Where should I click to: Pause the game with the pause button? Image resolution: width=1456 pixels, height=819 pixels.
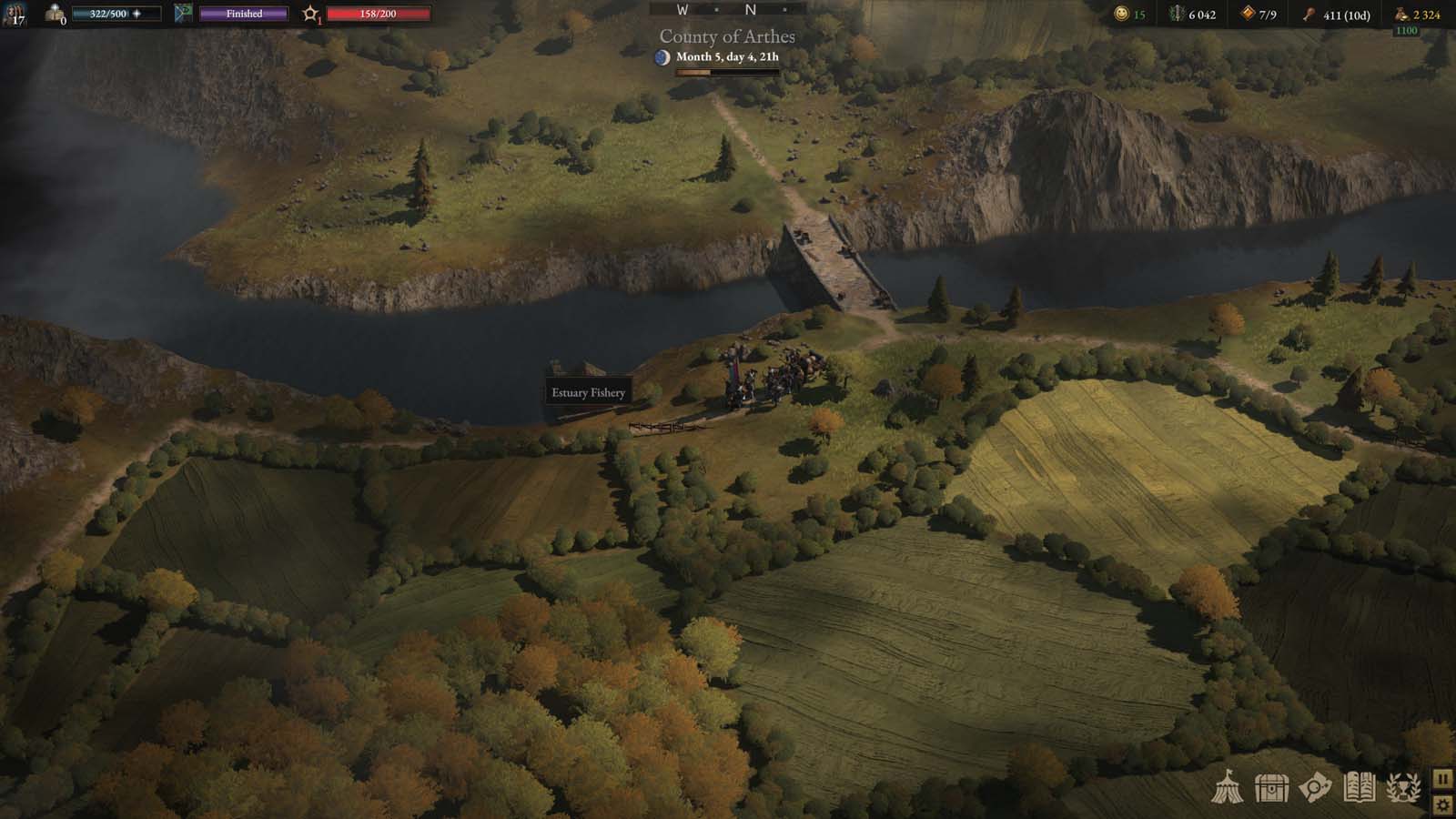pos(1443,780)
